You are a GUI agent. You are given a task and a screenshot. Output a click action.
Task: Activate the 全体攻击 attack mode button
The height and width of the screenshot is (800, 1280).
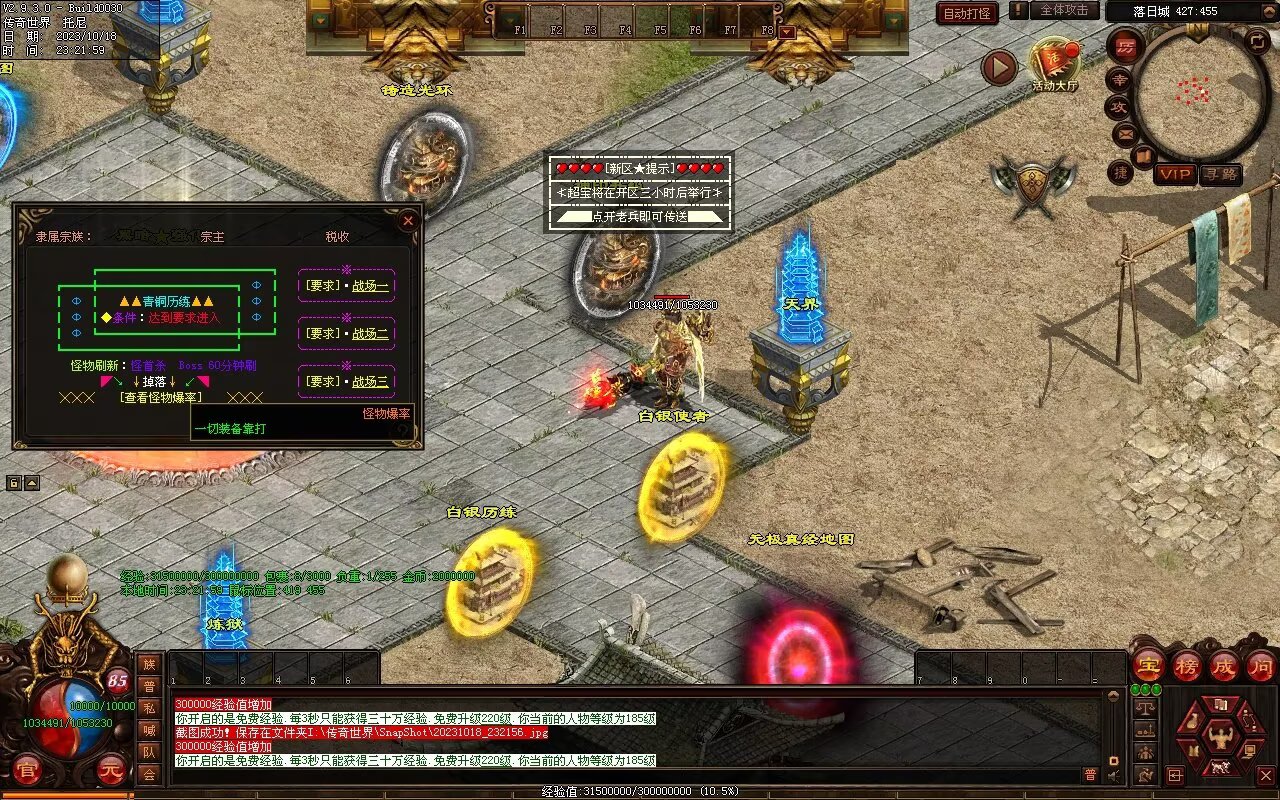pyautogui.click(x=1064, y=10)
